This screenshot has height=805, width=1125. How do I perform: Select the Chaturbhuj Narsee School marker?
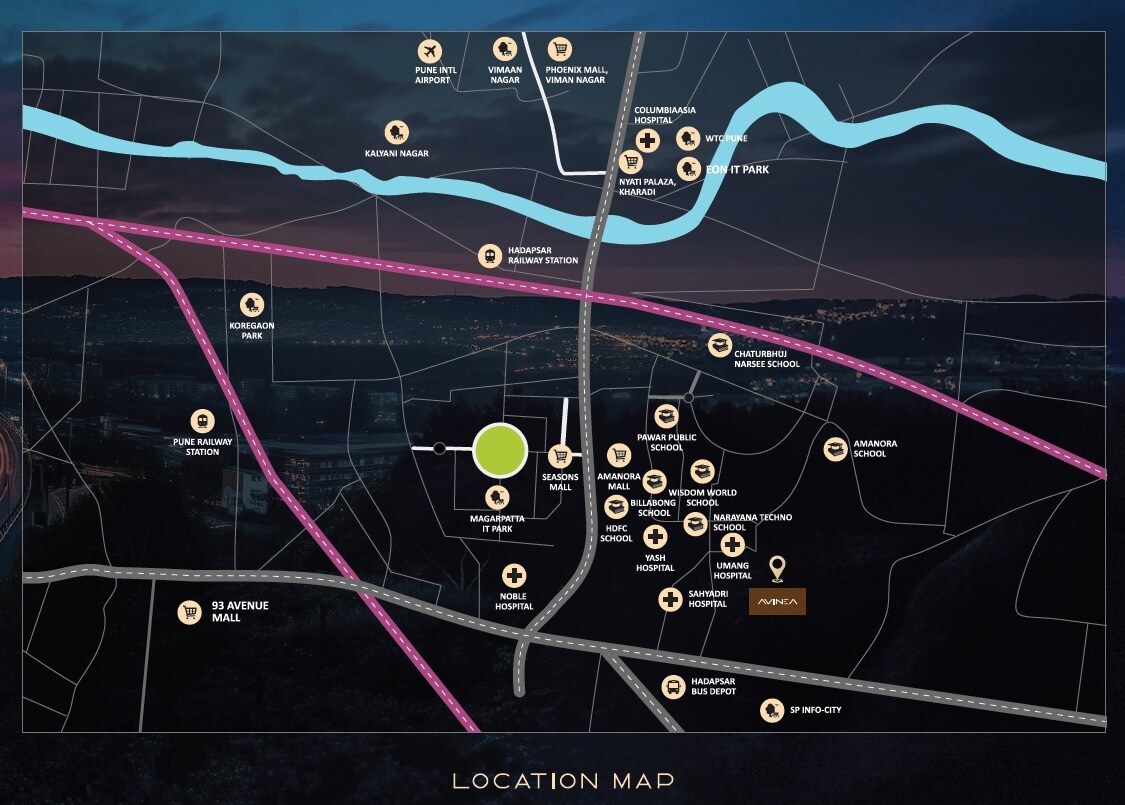719,345
